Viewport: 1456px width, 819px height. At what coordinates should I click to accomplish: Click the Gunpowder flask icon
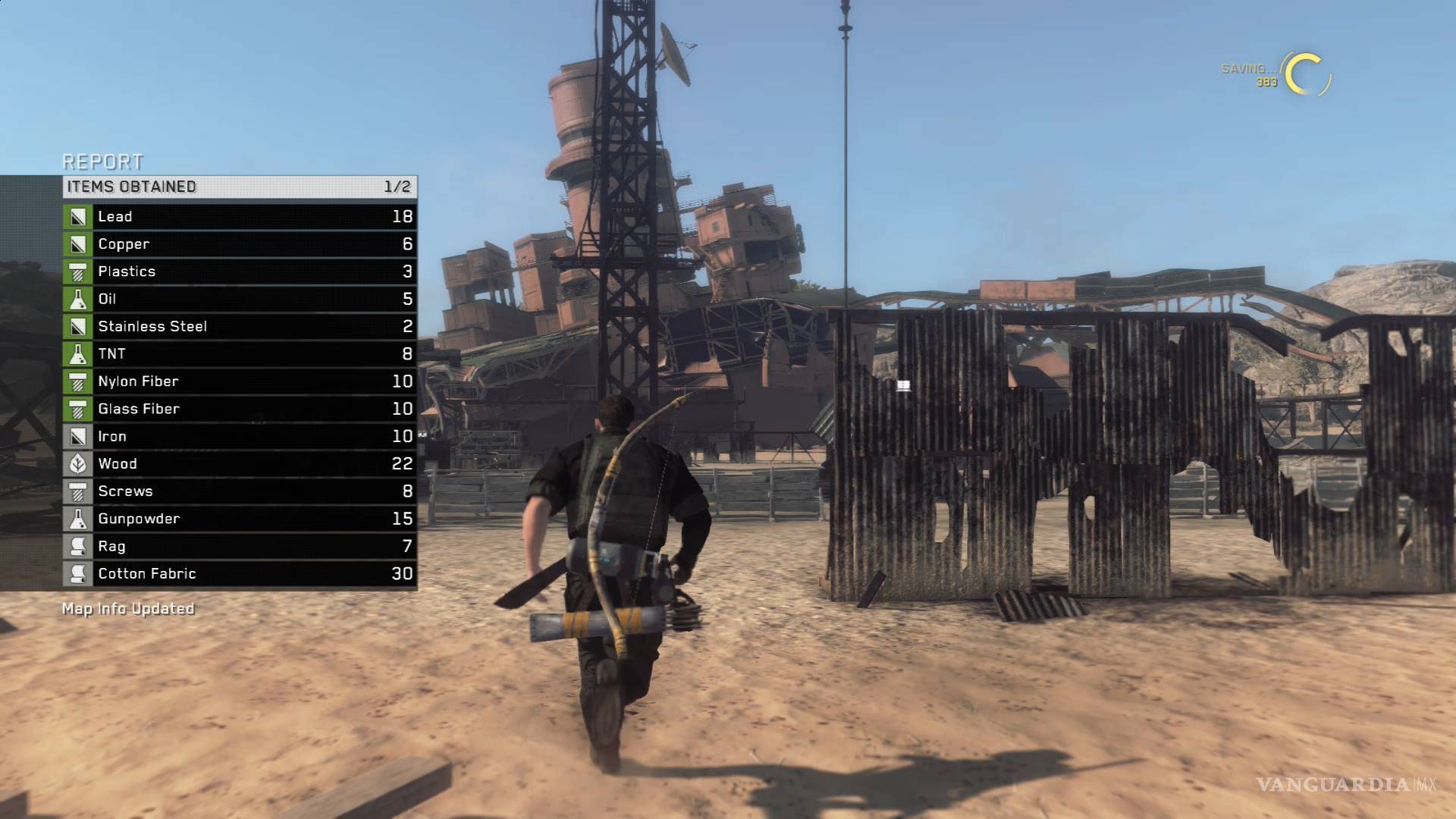78,518
